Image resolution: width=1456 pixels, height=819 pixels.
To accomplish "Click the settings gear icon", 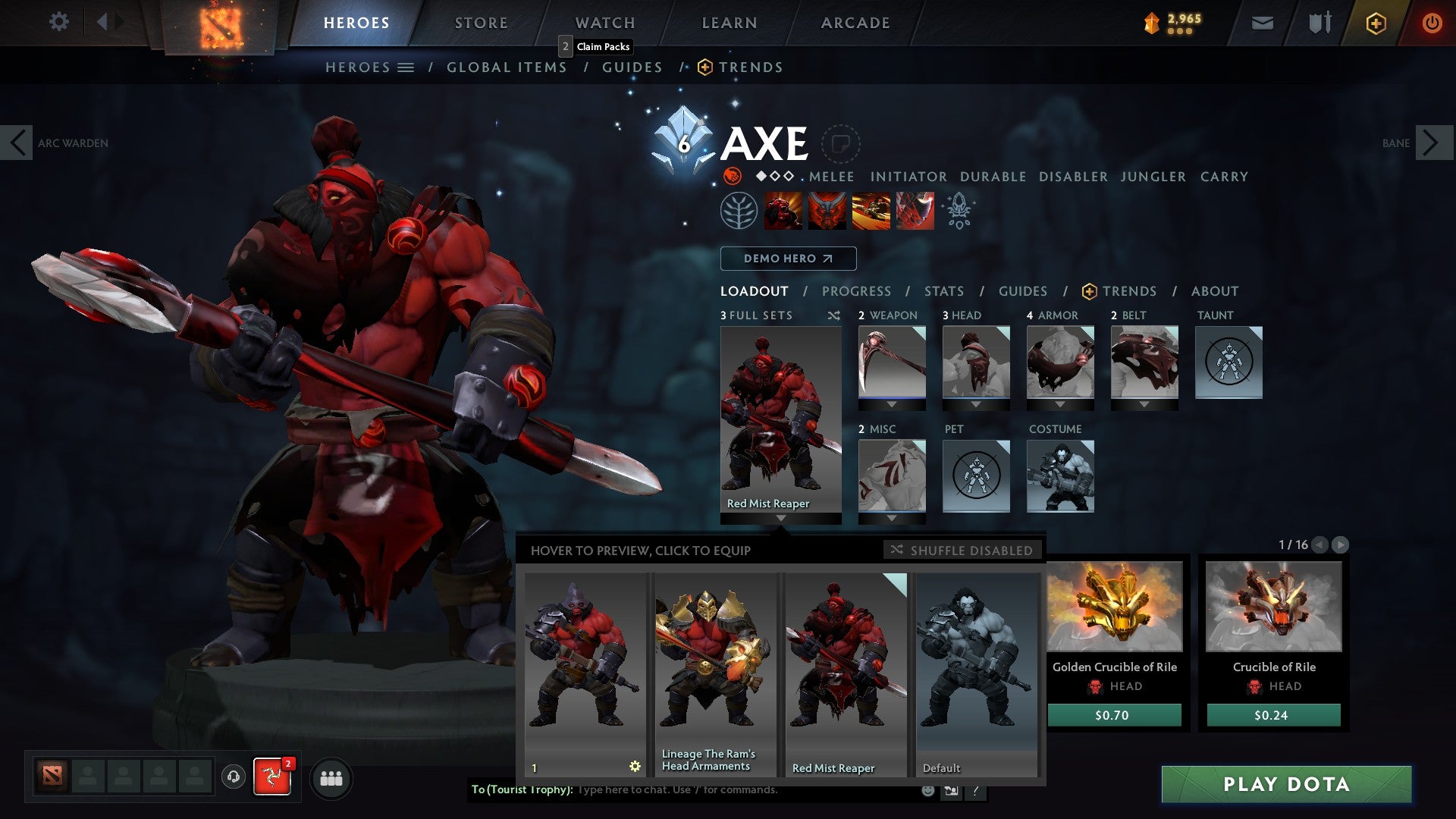I will pyautogui.click(x=58, y=22).
